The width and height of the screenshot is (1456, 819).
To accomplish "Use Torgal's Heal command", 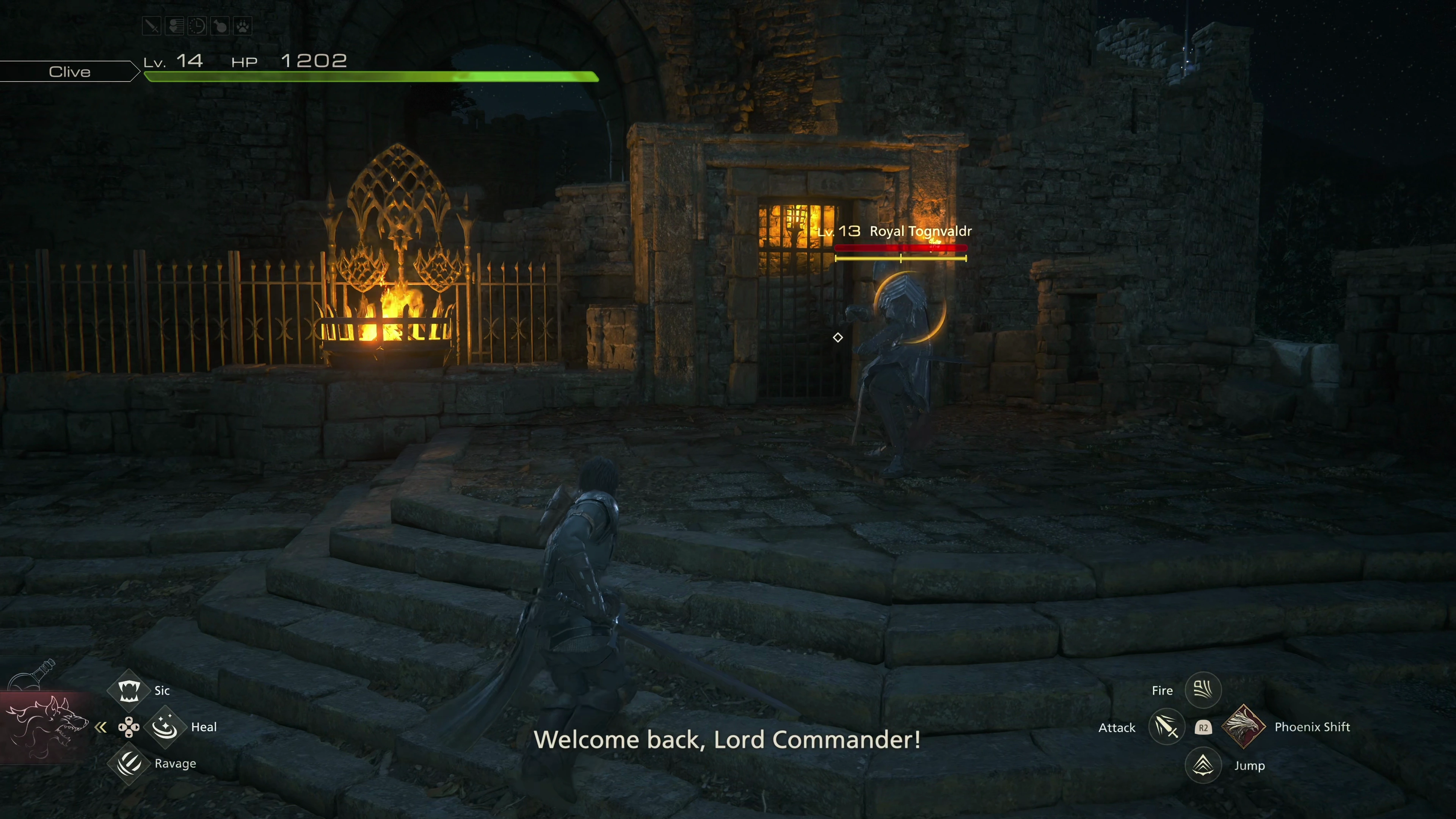I will click(x=165, y=727).
